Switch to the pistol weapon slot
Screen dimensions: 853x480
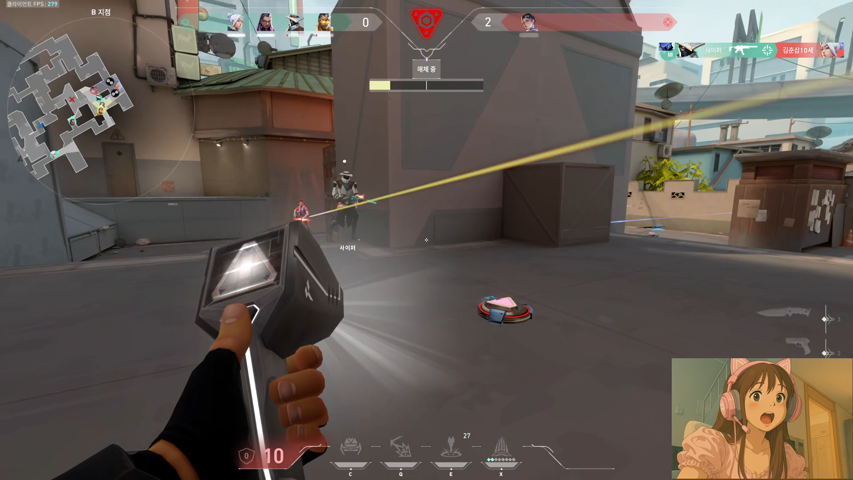pos(797,346)
